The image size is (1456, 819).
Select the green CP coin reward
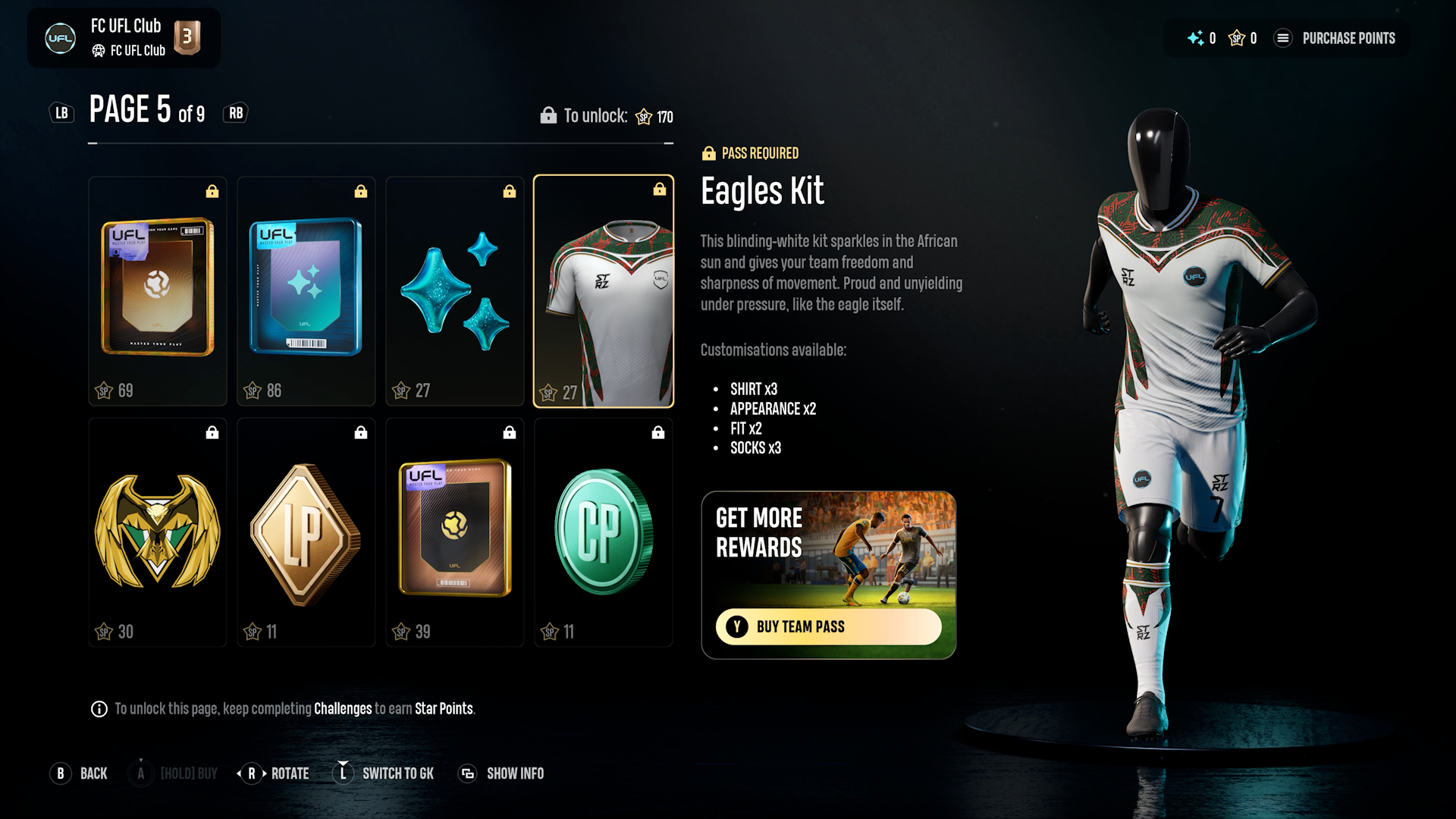pyautogui.click(x=604, y=532)
